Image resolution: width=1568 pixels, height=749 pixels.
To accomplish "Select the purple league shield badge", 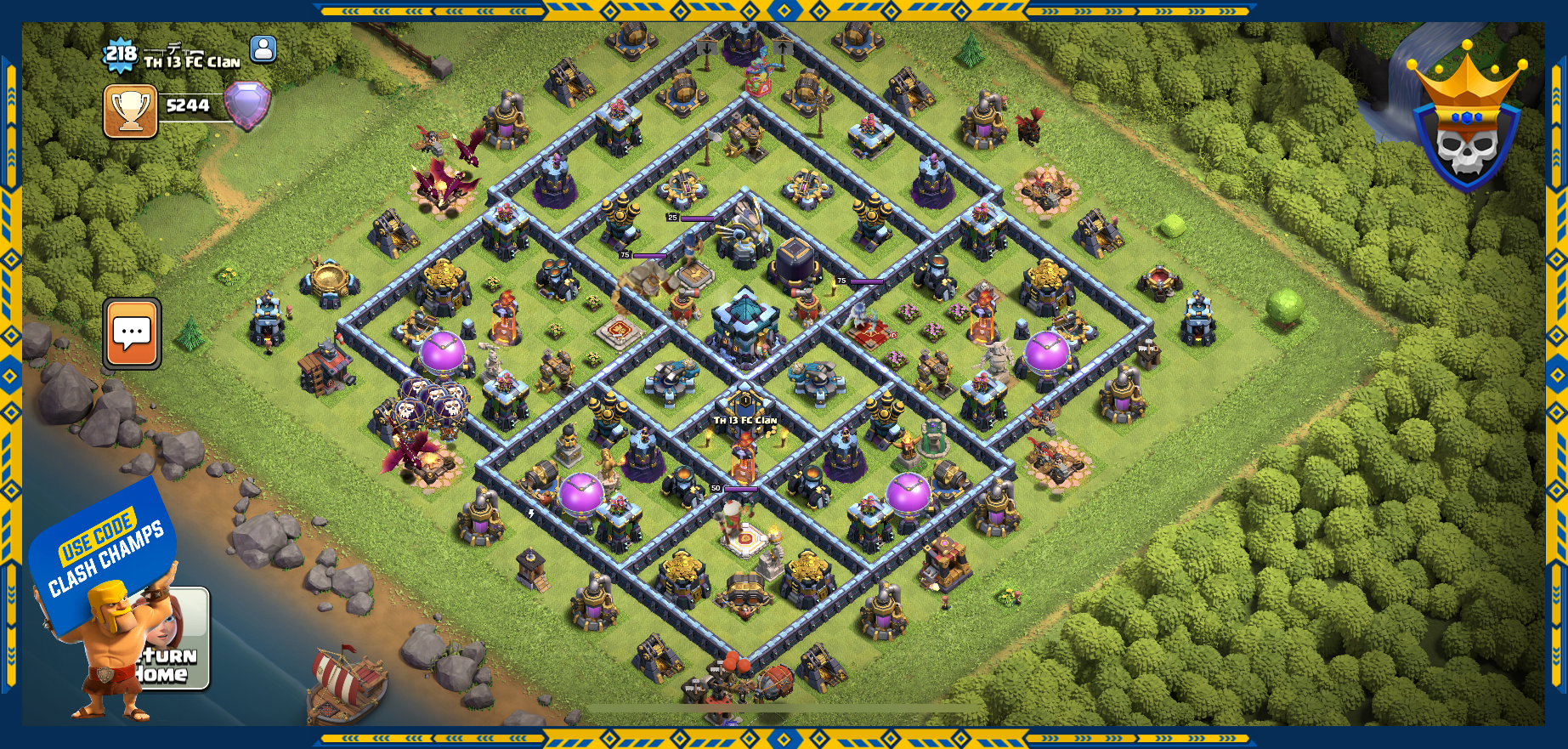I will click(x=247, y=105).
